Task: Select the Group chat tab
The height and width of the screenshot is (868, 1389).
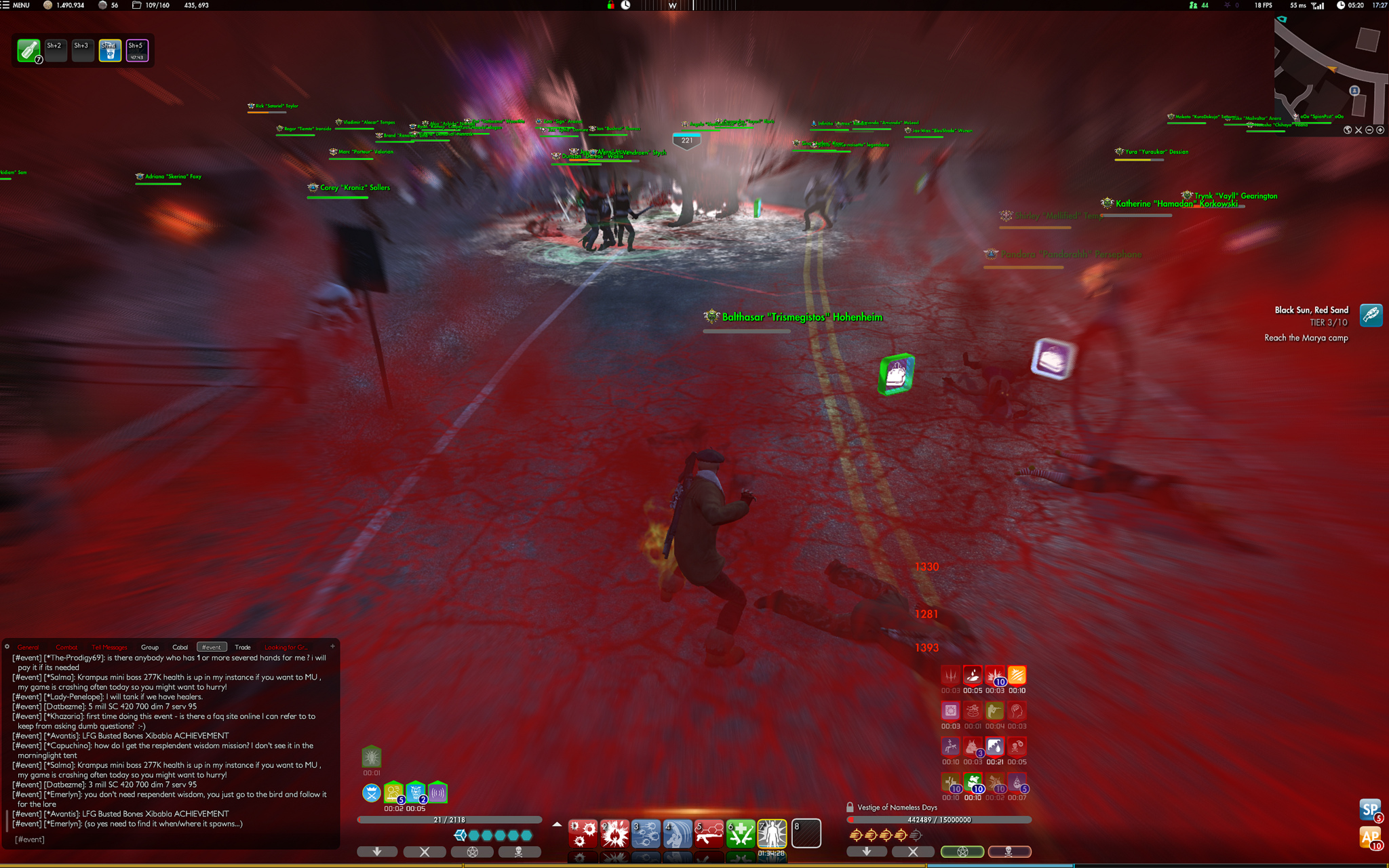Action: (150, 647)
